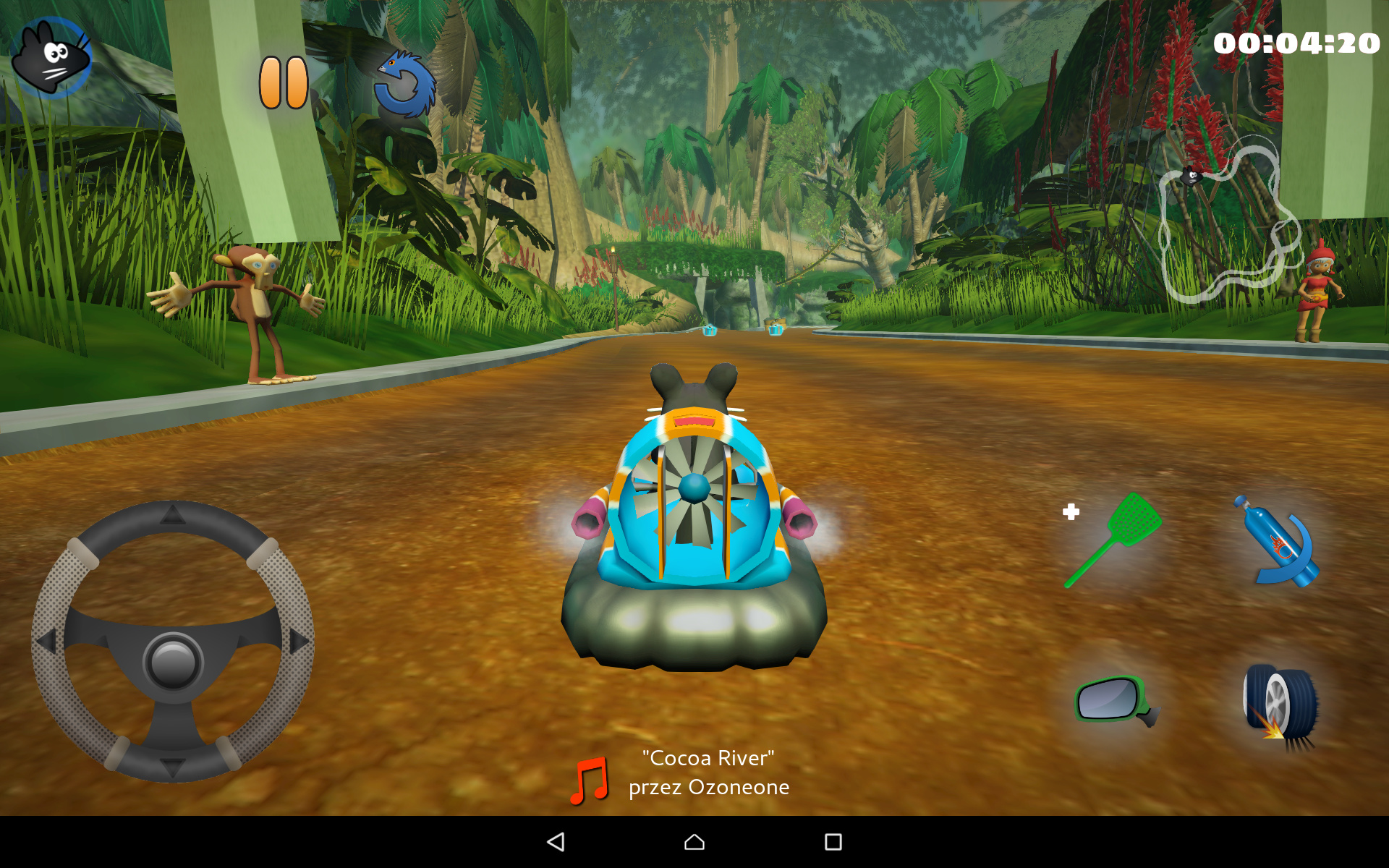The image size is (1389, 868).
Task: Pause the race with the orange button
Action: (284, 82)
